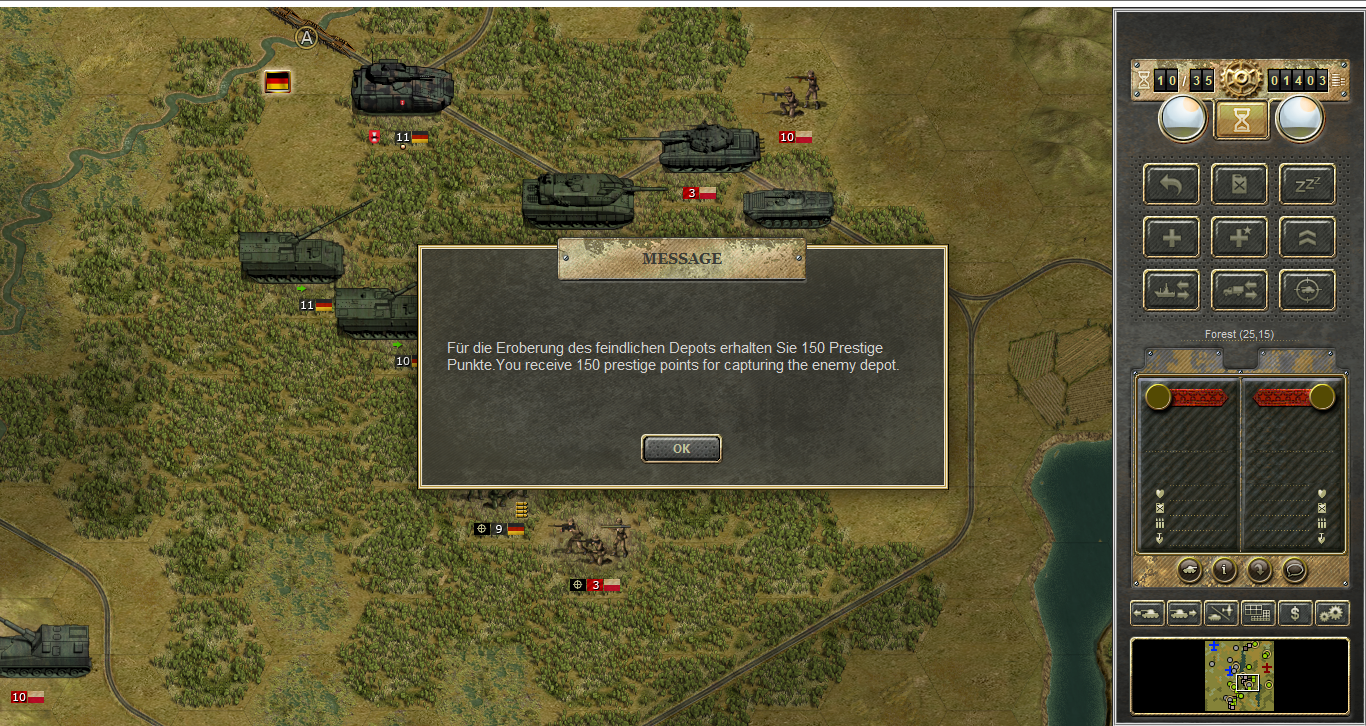Open the speech bubble message log

click(1294, 570)
